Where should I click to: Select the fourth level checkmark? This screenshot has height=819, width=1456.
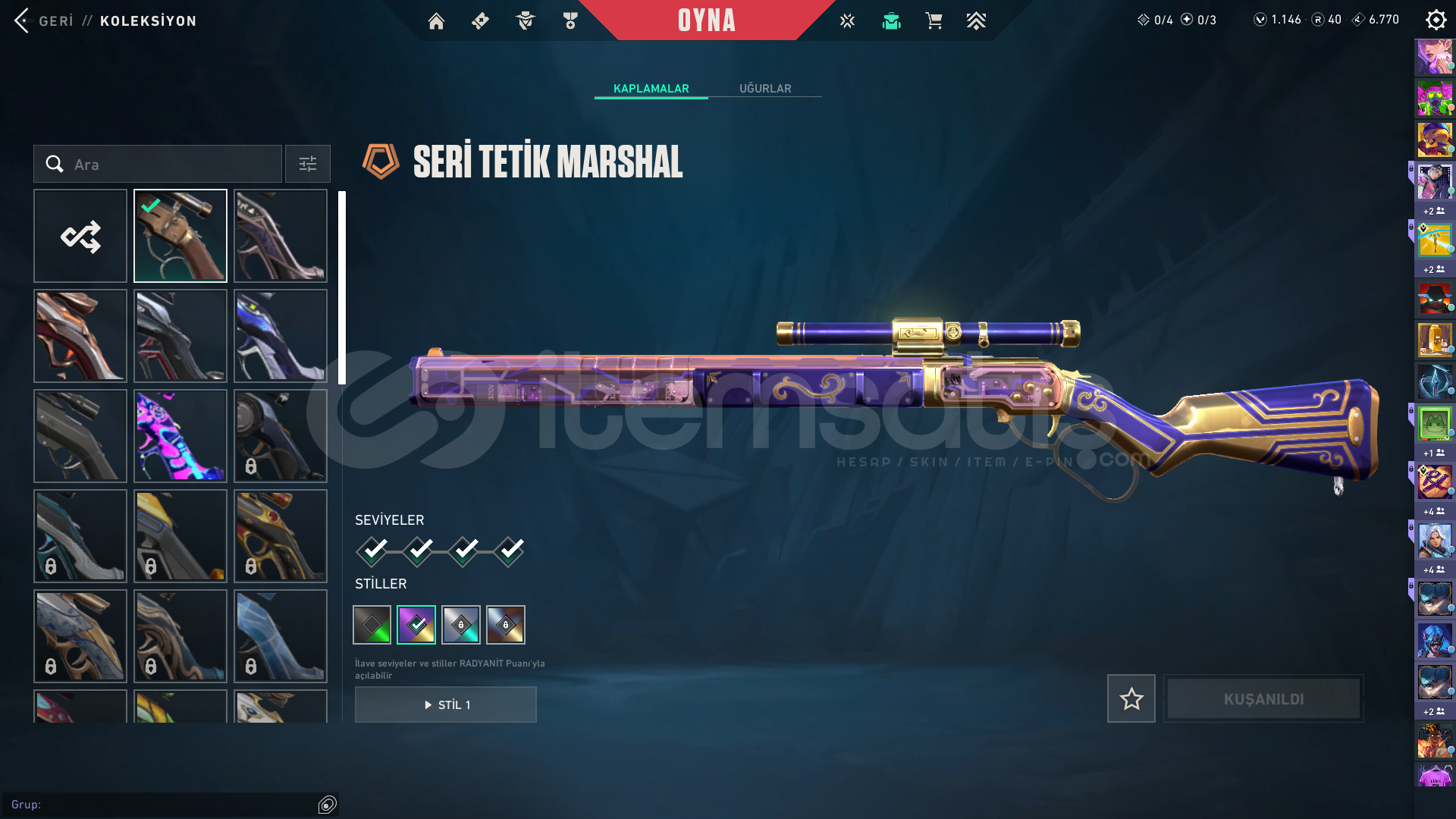(510, 551)
